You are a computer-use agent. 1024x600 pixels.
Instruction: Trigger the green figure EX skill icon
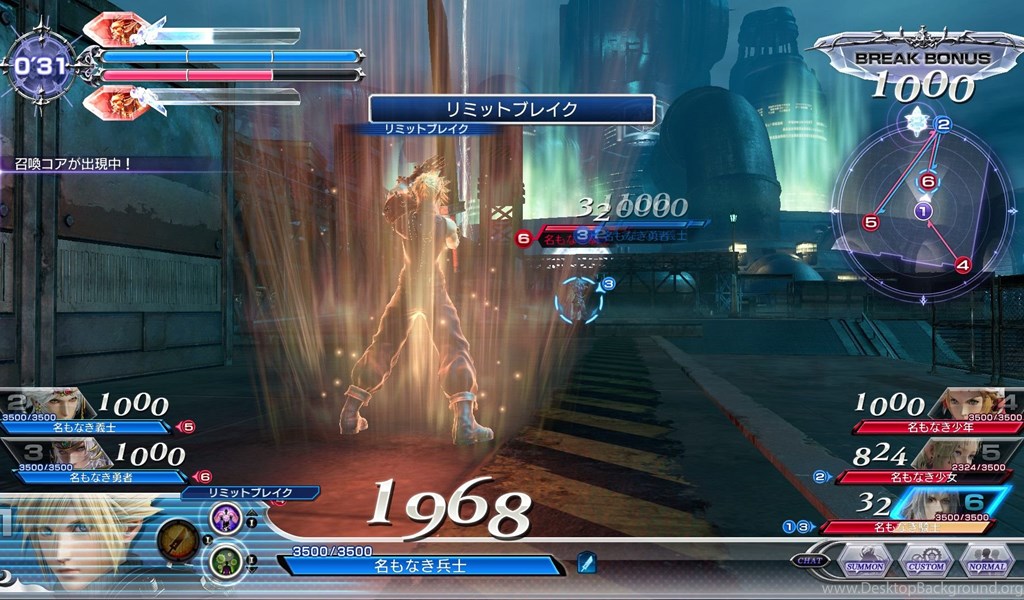[225, 563]
